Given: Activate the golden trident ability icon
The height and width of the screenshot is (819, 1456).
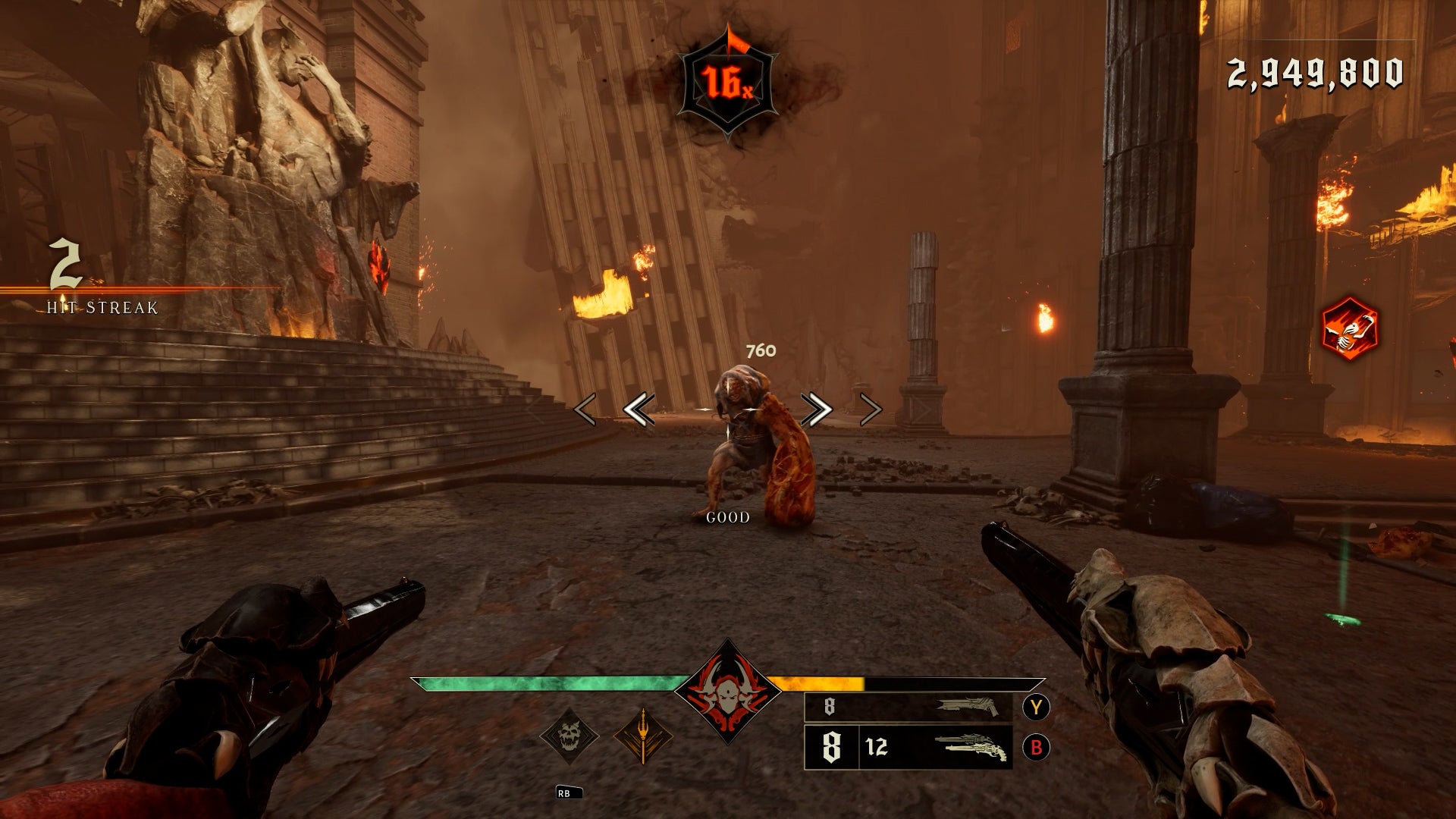Looking at the screenshot, I should point(642,736).
